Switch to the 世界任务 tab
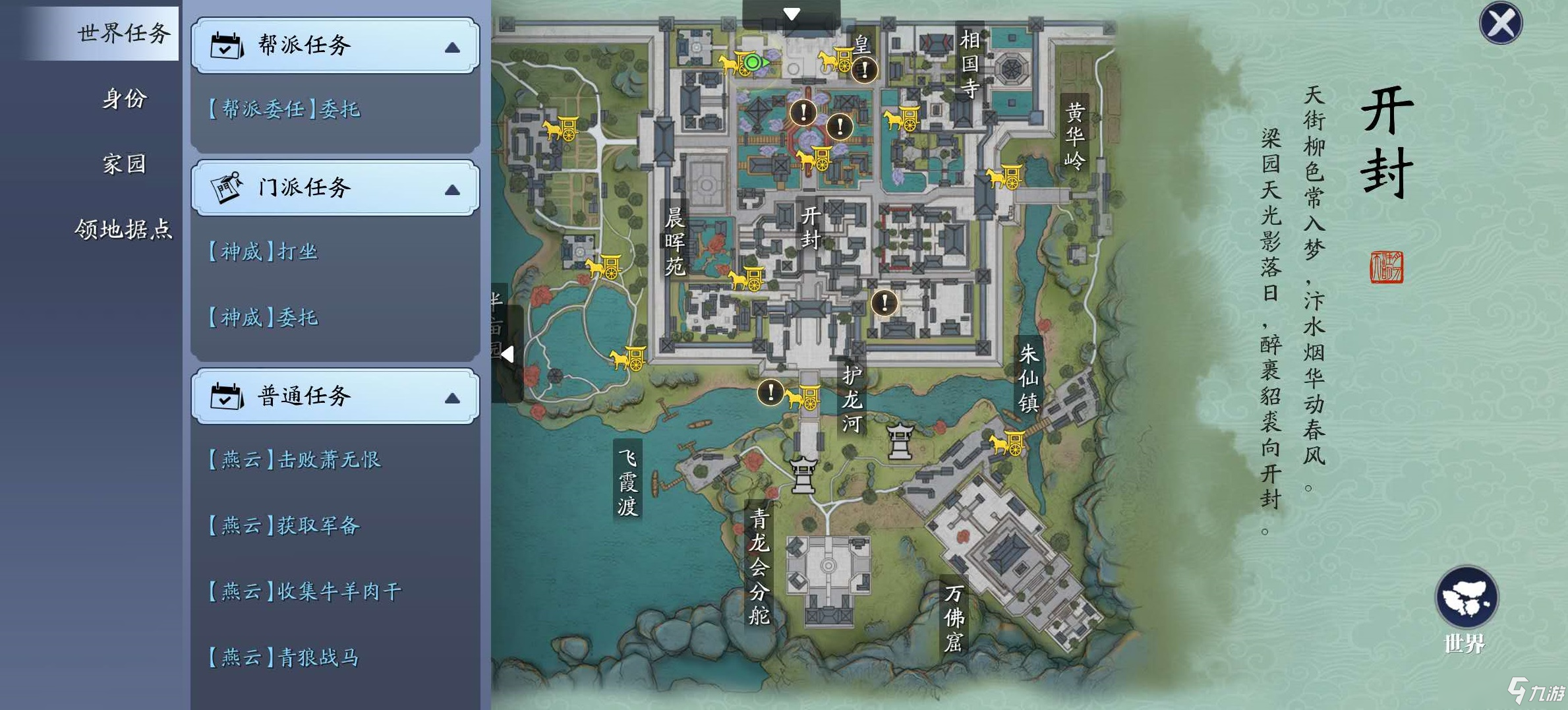Image resolution: width=1568 pixels, height=710 pixels. 123,33
